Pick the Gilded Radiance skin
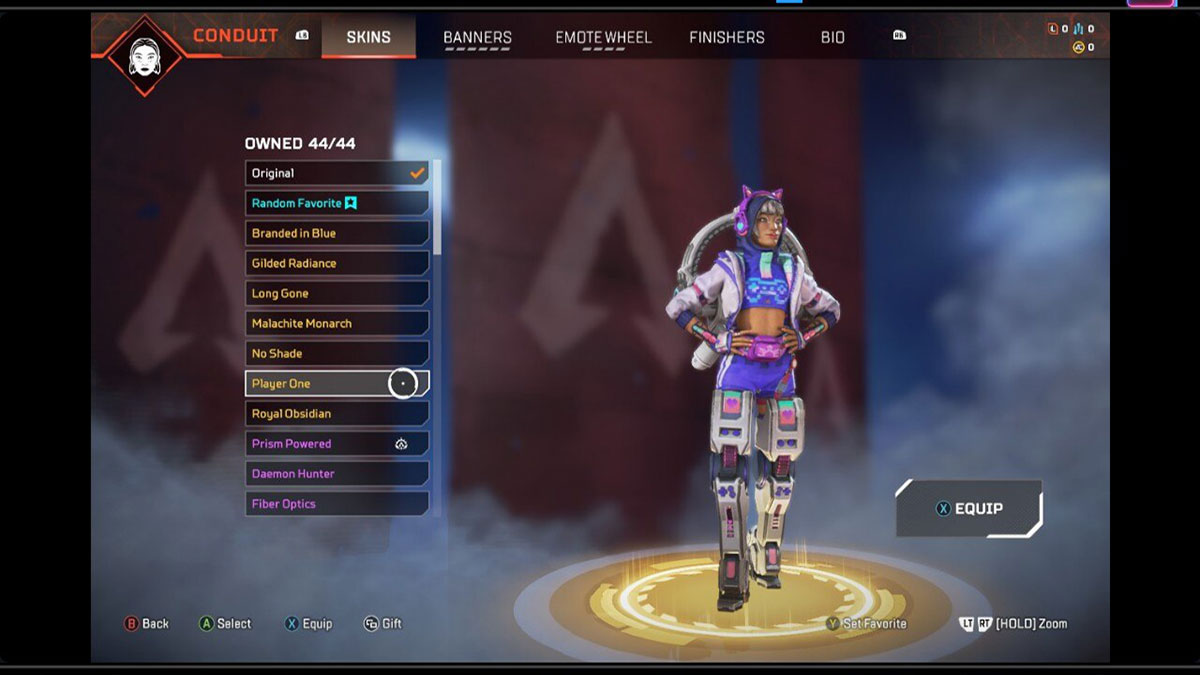Screen dimensions: 1200x675 (x=337, y=263)
